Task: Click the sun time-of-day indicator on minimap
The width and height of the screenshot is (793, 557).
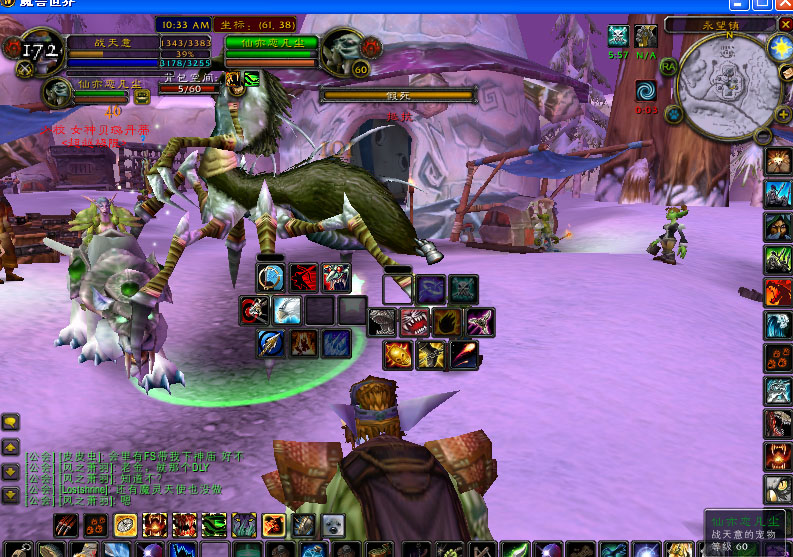Action: 778,47
